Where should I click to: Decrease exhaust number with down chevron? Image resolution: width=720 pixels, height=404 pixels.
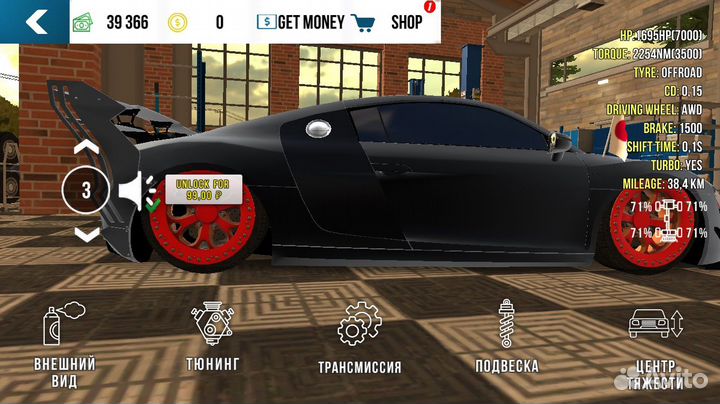point(87,234)
